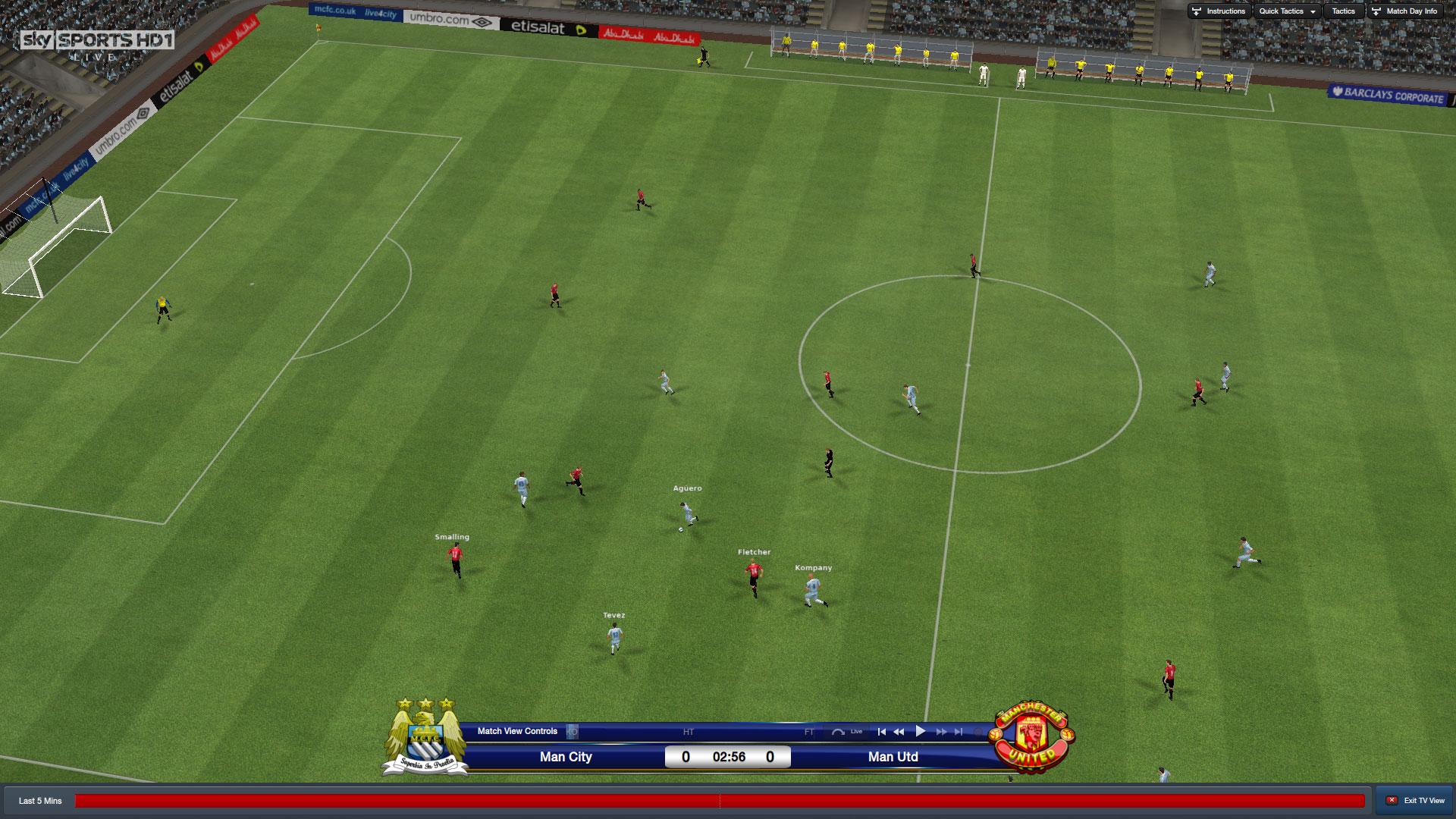Click the Match View Controls label
The image size is (1456, 819).
(x=517, y=731)
